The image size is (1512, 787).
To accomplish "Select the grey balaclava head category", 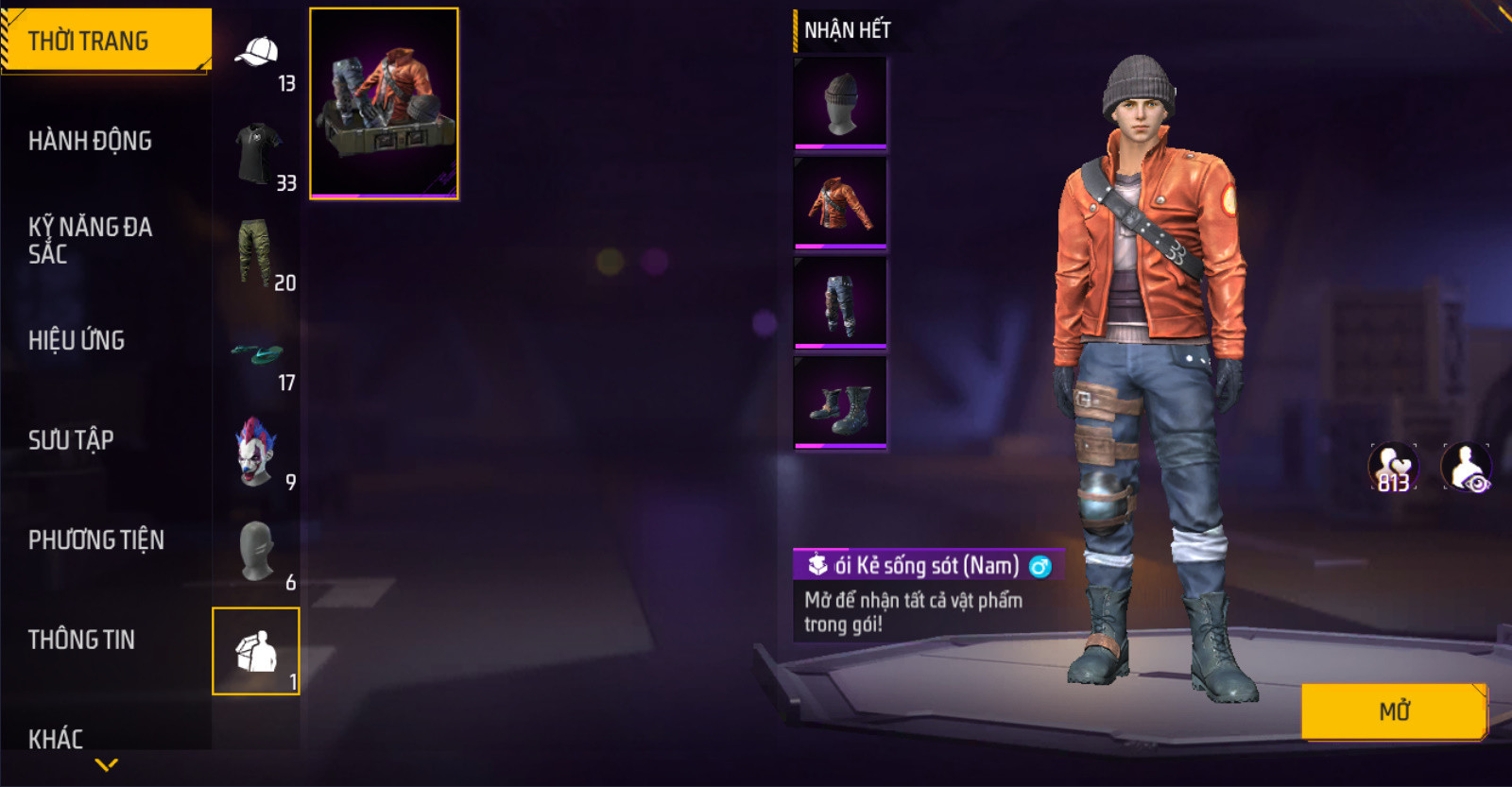I will tap(255, 552).
